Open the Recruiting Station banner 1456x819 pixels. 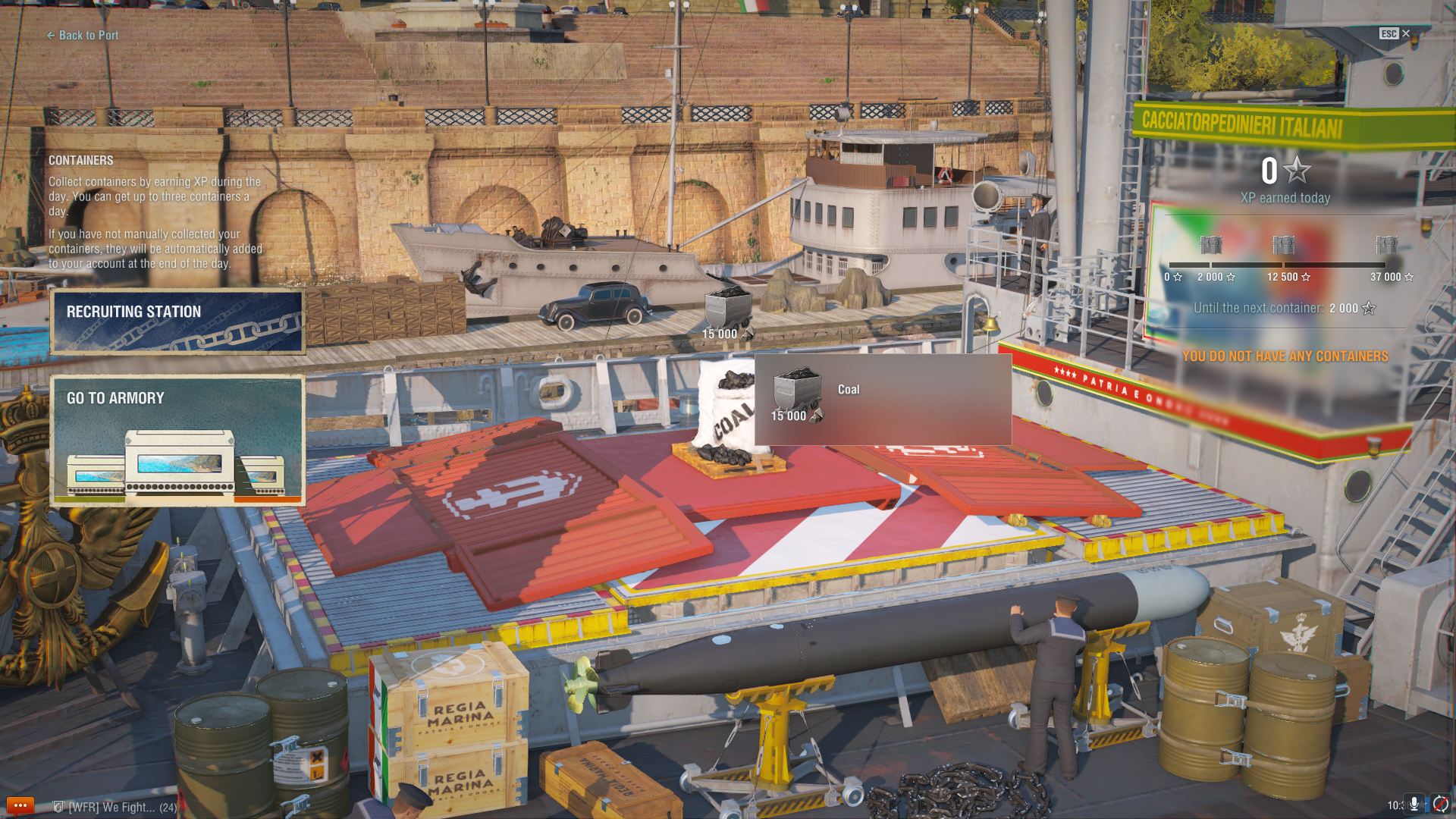177,322
